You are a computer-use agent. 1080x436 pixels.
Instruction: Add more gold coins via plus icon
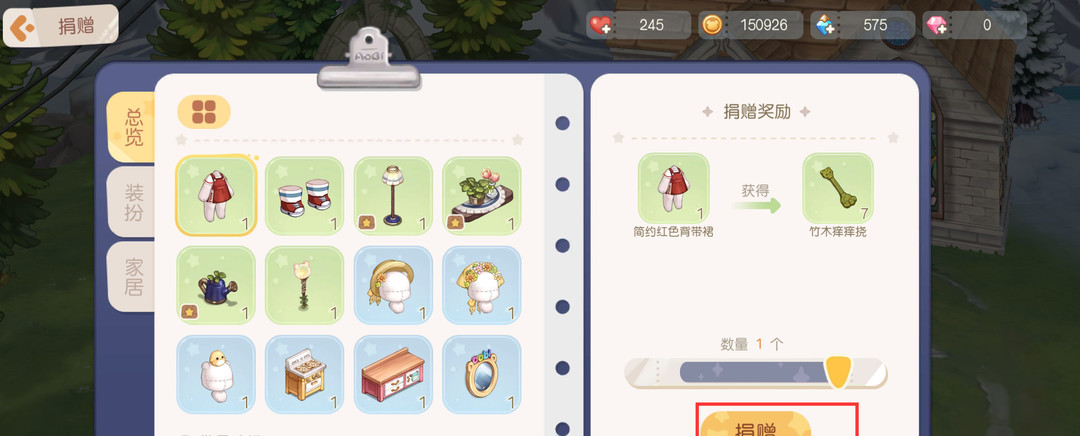712,26
